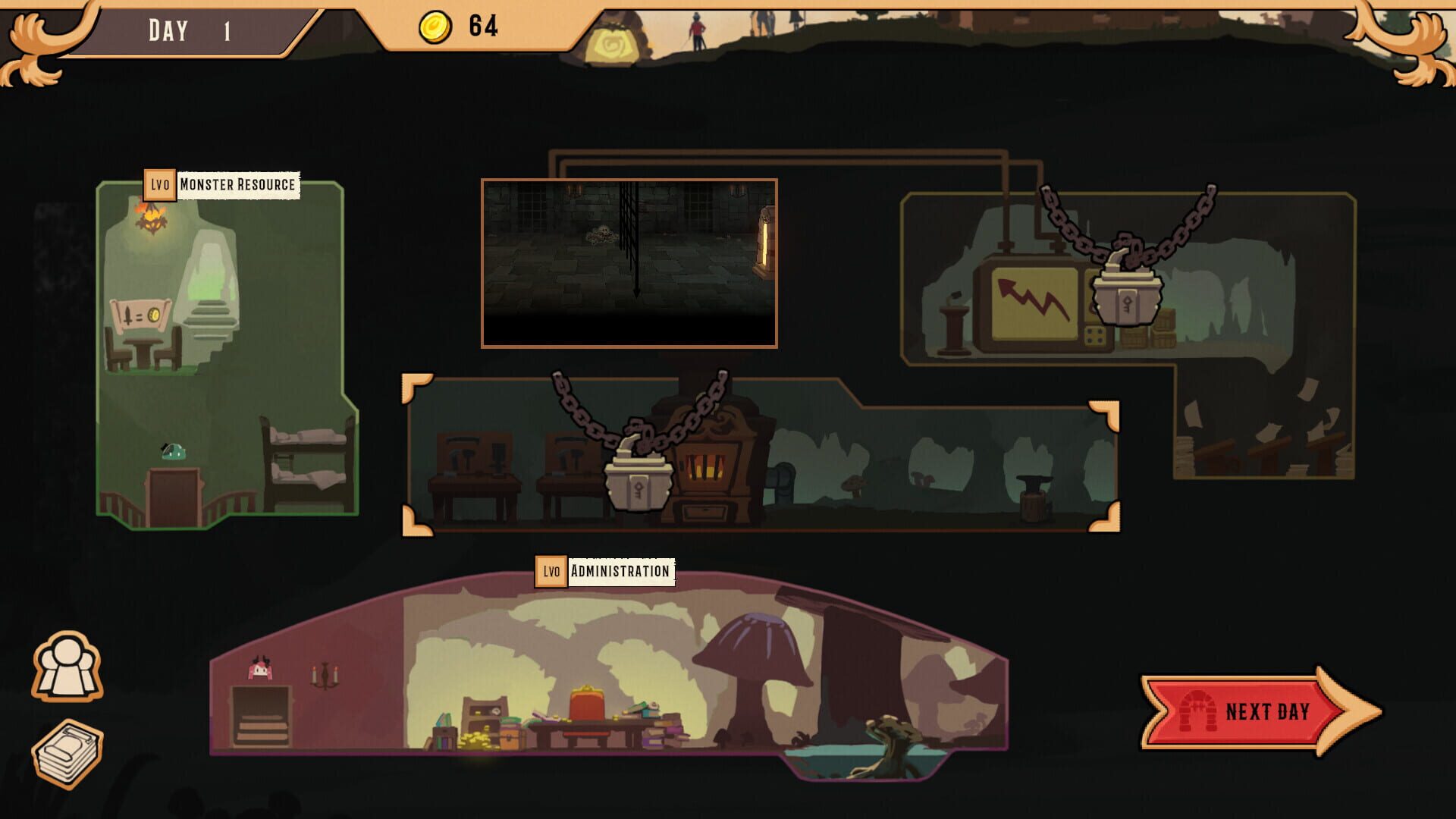Click the gold coin icon in the top bar
The image size is (1456, 819).
[x=432, y=25]
